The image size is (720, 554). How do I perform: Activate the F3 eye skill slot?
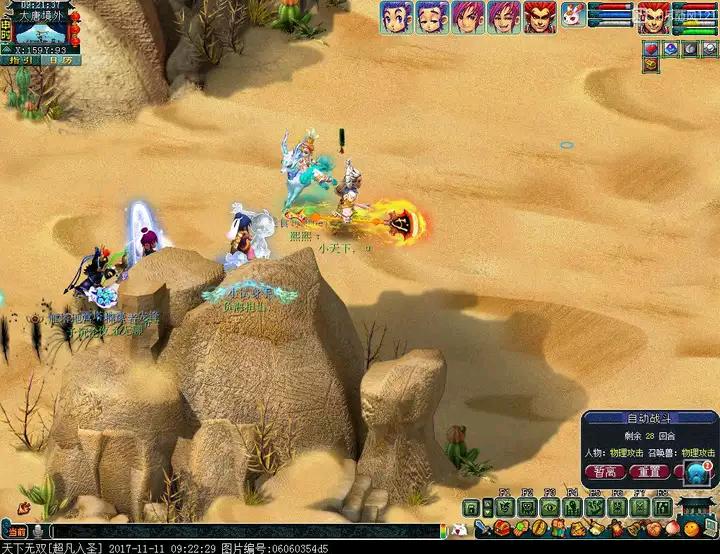click(x=549, y=507)
